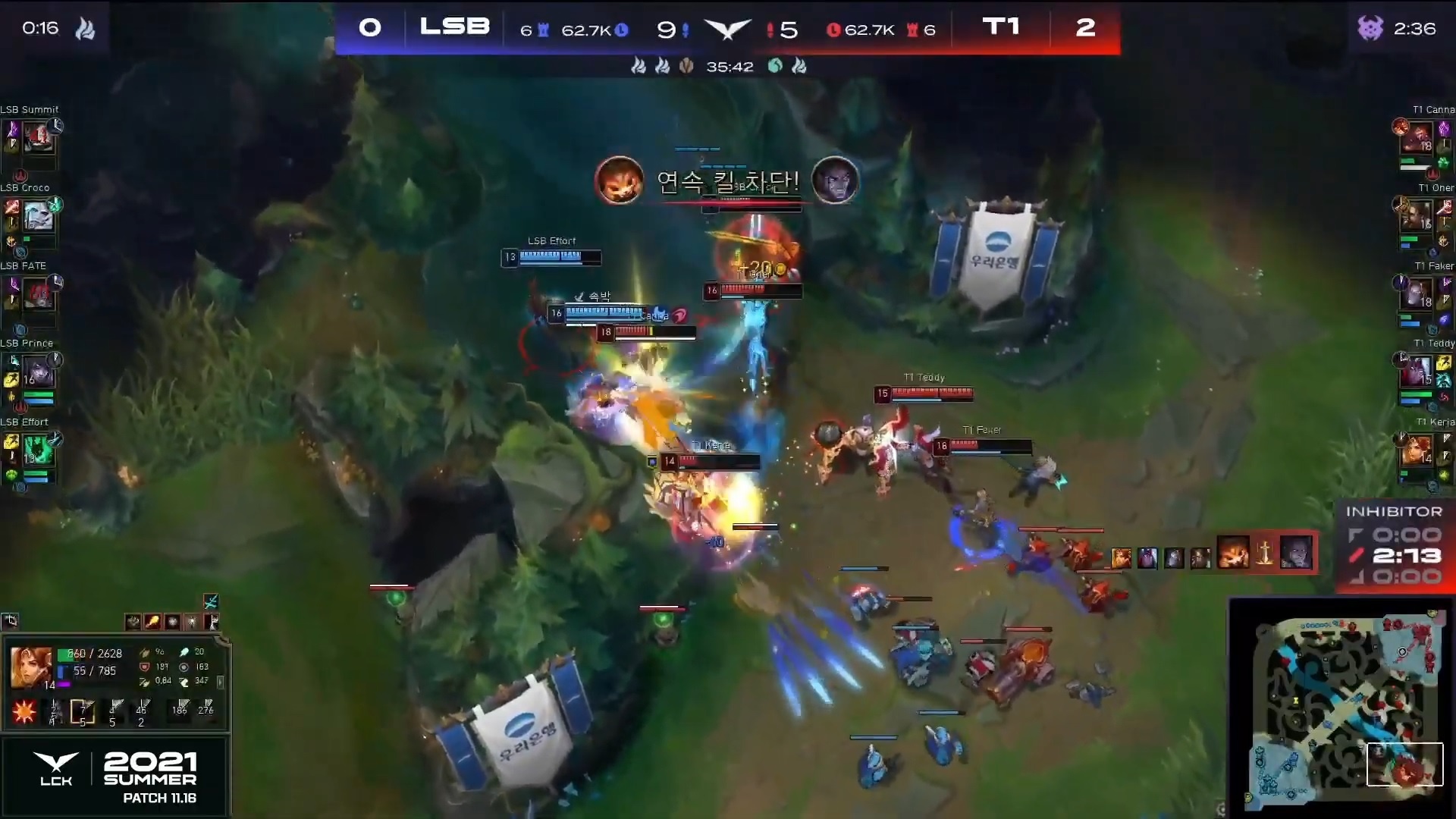Click Leona's green health bar in the HUD
Viewport: 1456px width, 819px height.
tap(65, 654)
